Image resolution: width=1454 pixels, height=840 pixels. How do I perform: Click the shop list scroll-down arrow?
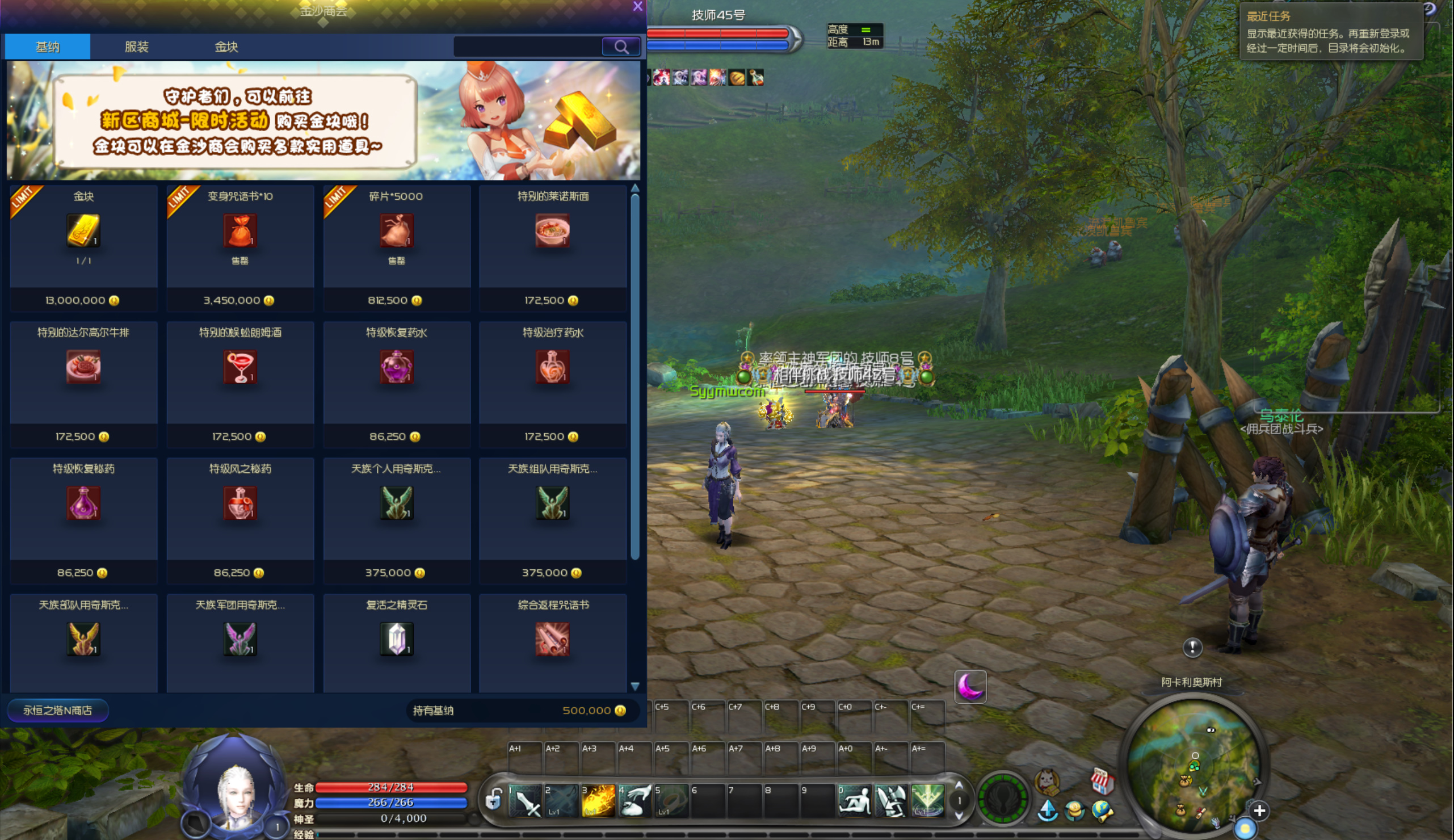(x=635, y=687)
